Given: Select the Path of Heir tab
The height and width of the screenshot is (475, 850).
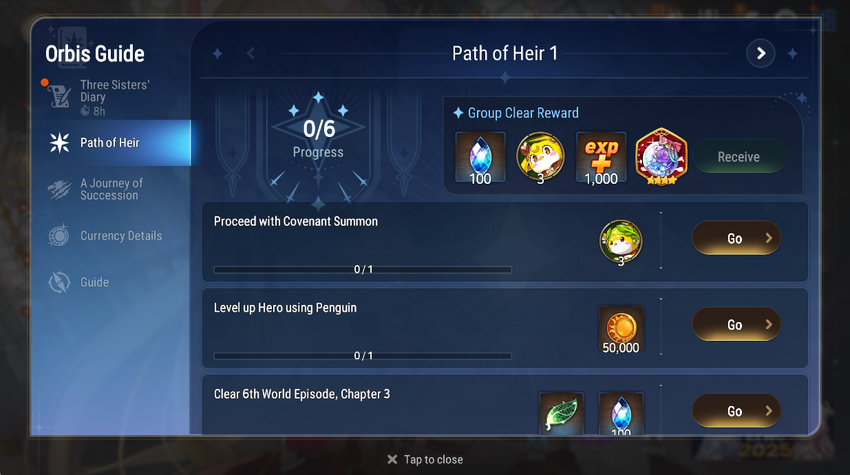Looking at the screenshot, I should coord(108,143).
